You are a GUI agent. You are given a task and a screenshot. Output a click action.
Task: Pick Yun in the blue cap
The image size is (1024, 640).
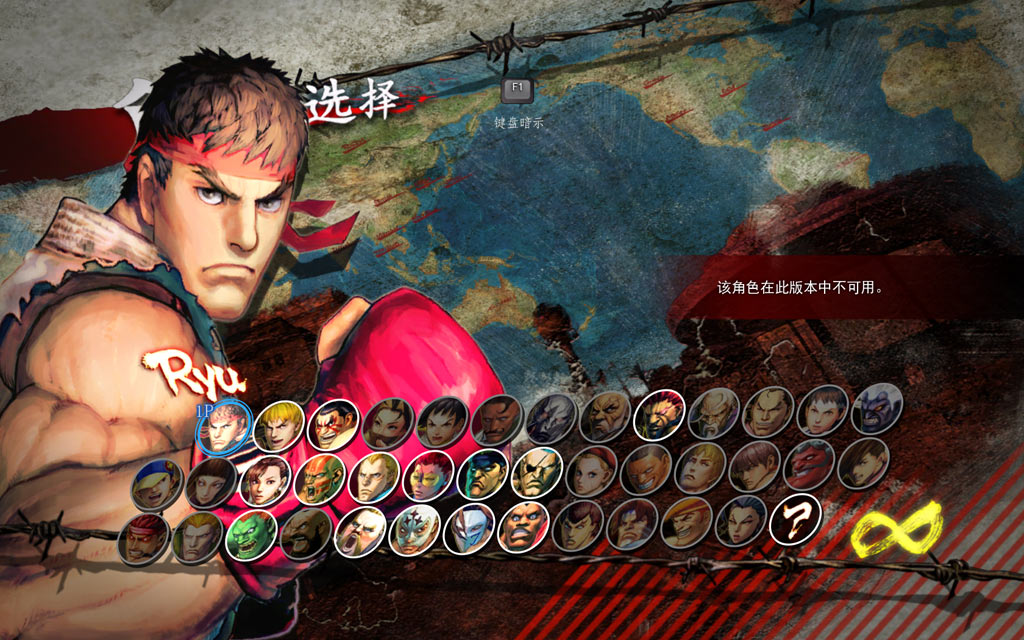tap(156, 484)
